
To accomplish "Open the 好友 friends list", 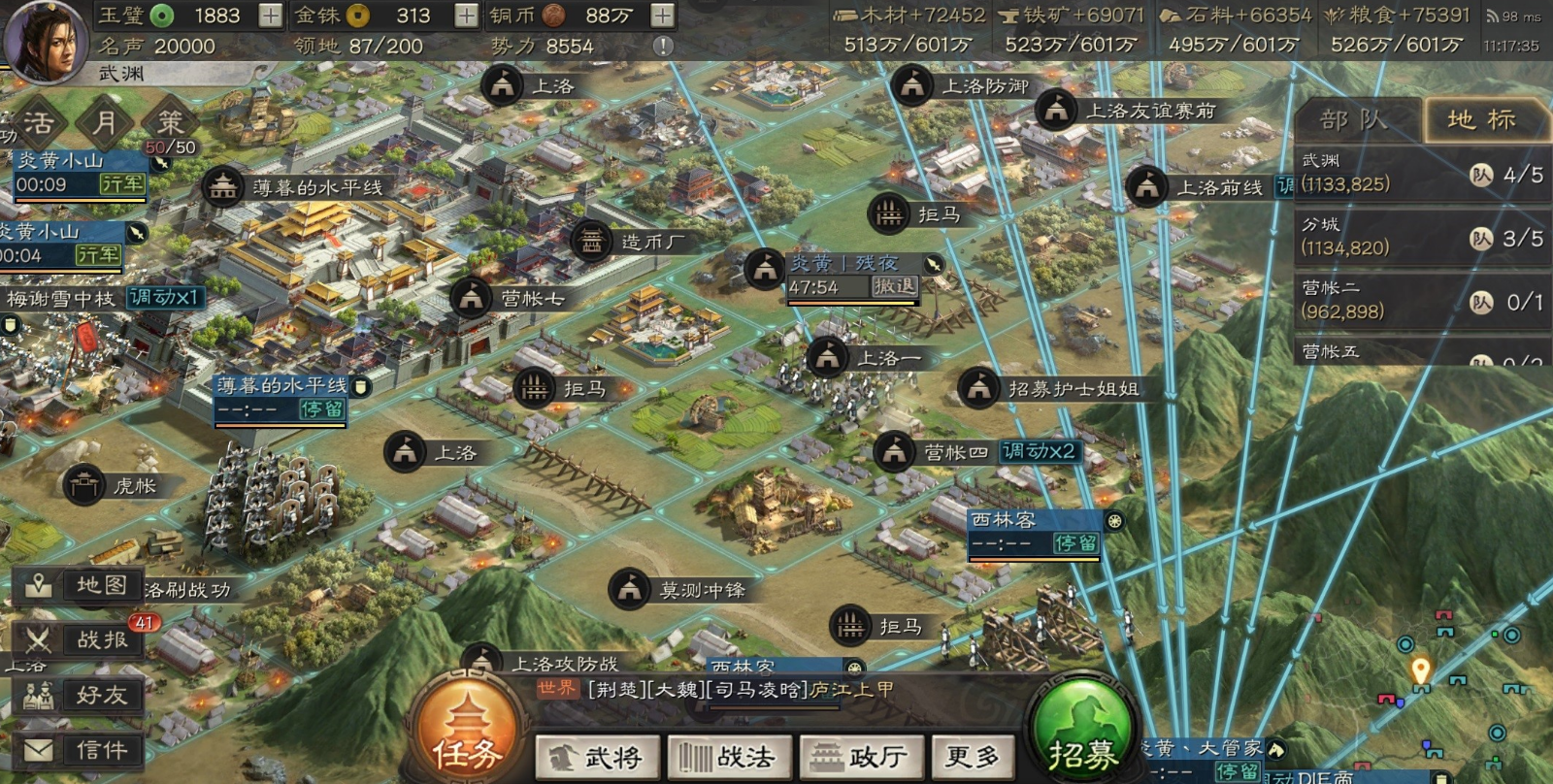I will 82,696.
